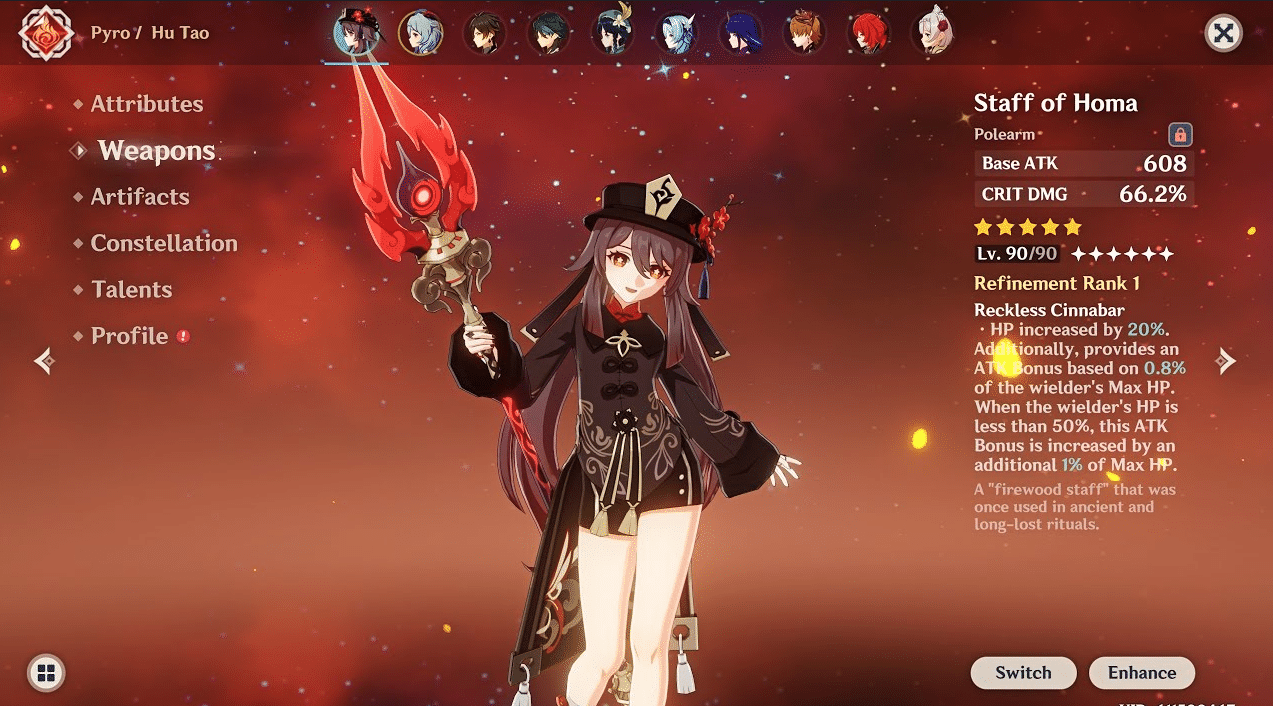
Task: Toggle the weapon lock icon
Action: (1180, 135)
